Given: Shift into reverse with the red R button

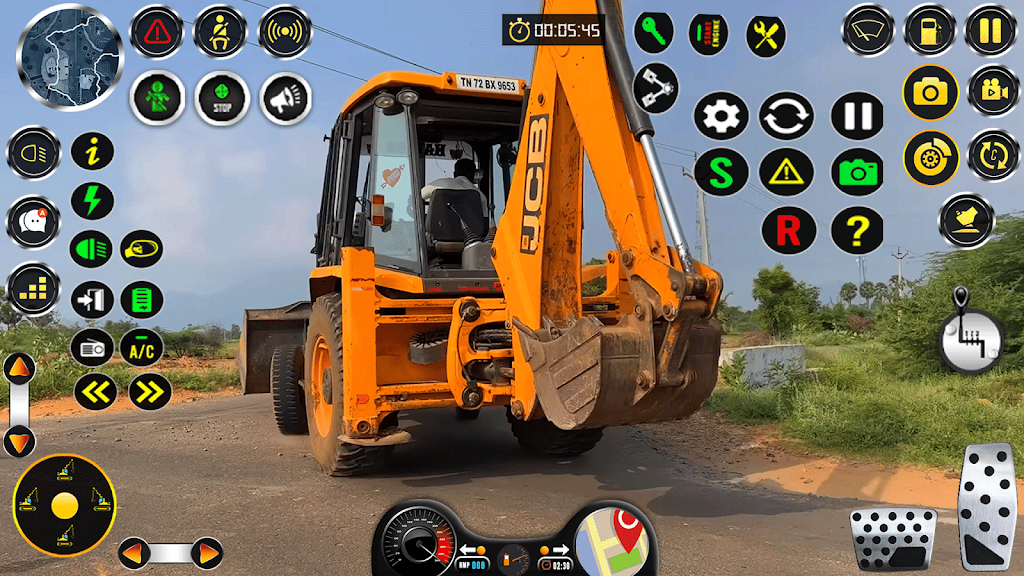Looking at the screenshot, I should pos(788,231).
